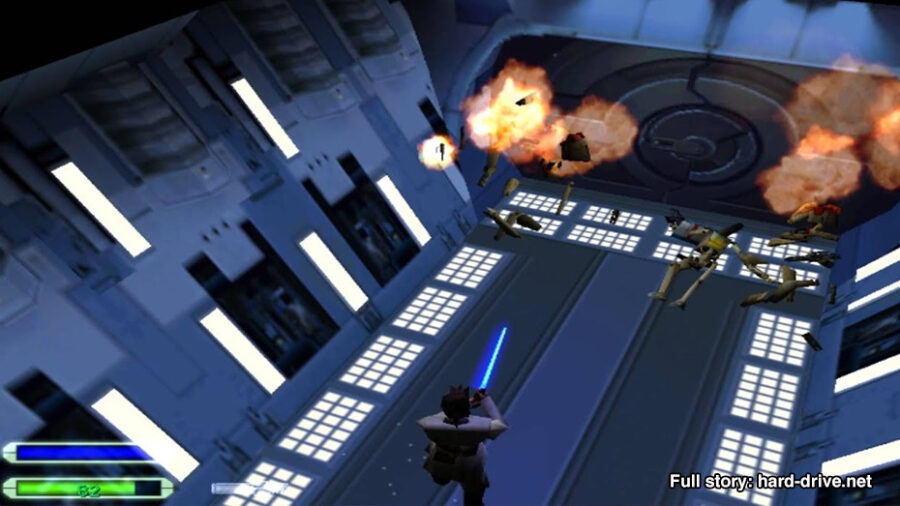
Task: Open the hard-drive.net full story link
Action: coord(770,481)
